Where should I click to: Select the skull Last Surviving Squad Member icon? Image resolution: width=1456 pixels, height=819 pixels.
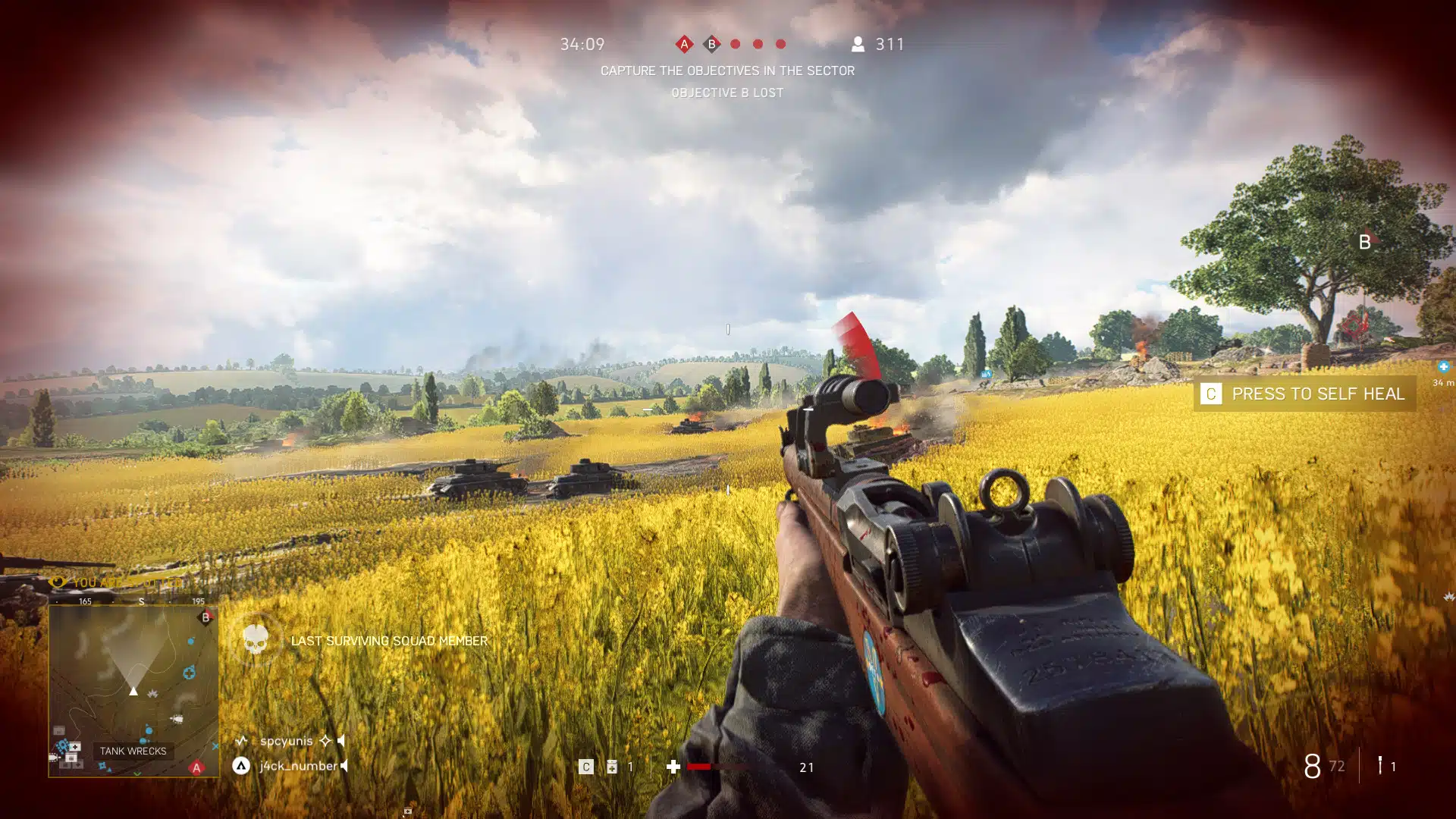pos(257,636)
